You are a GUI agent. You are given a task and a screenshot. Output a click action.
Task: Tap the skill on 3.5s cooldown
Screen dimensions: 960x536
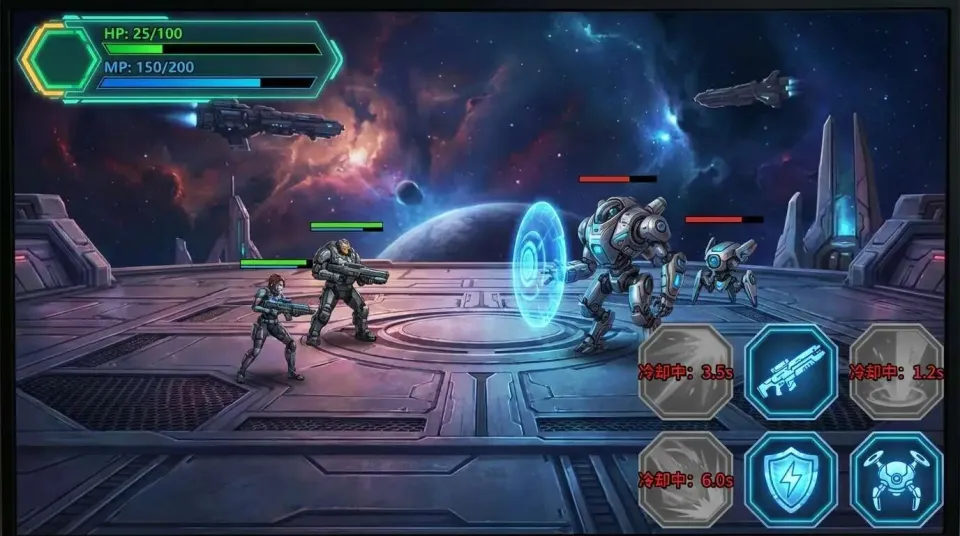[x=686, y=372]
